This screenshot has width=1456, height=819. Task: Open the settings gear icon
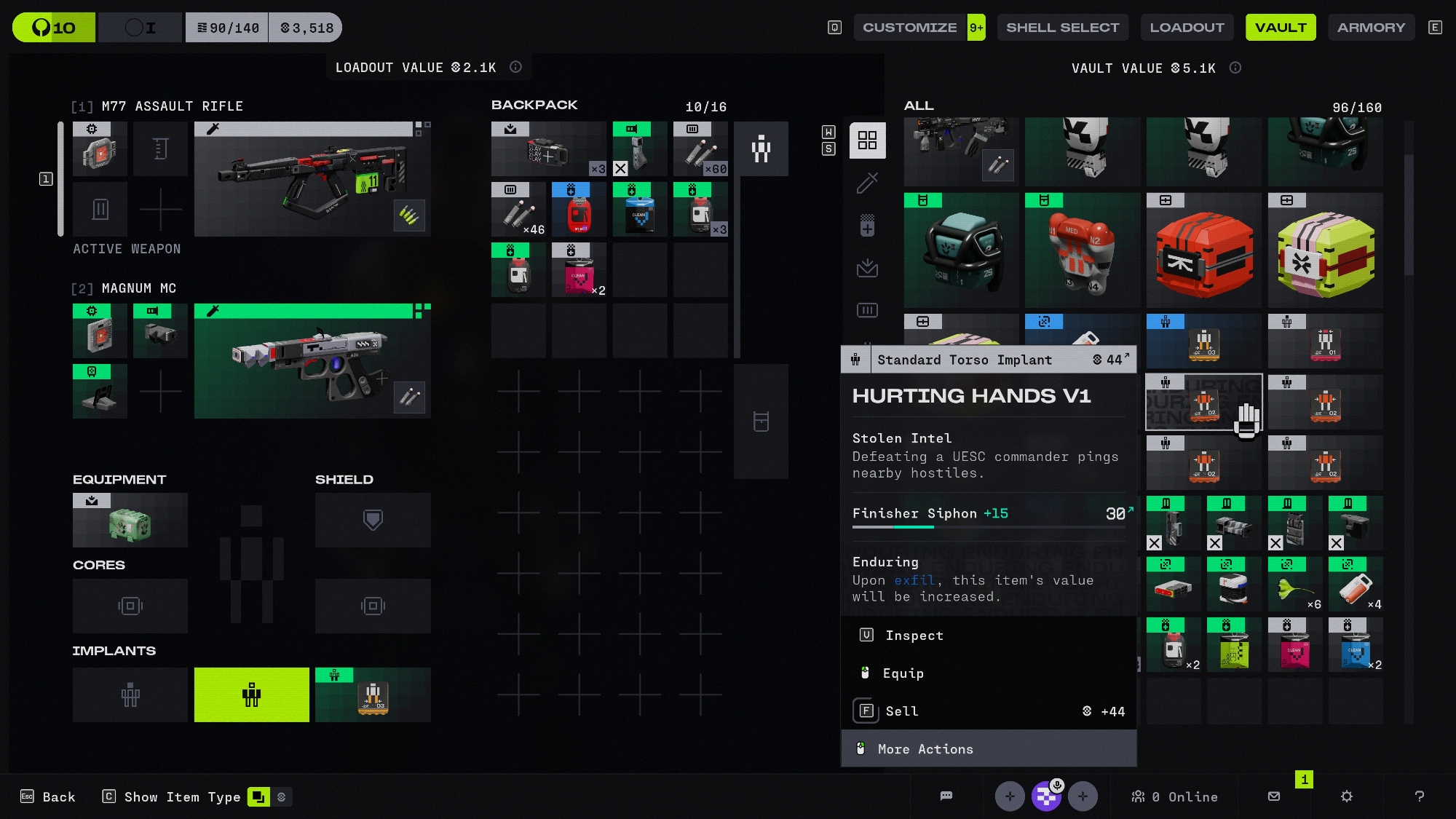[x=1346, y=796]
